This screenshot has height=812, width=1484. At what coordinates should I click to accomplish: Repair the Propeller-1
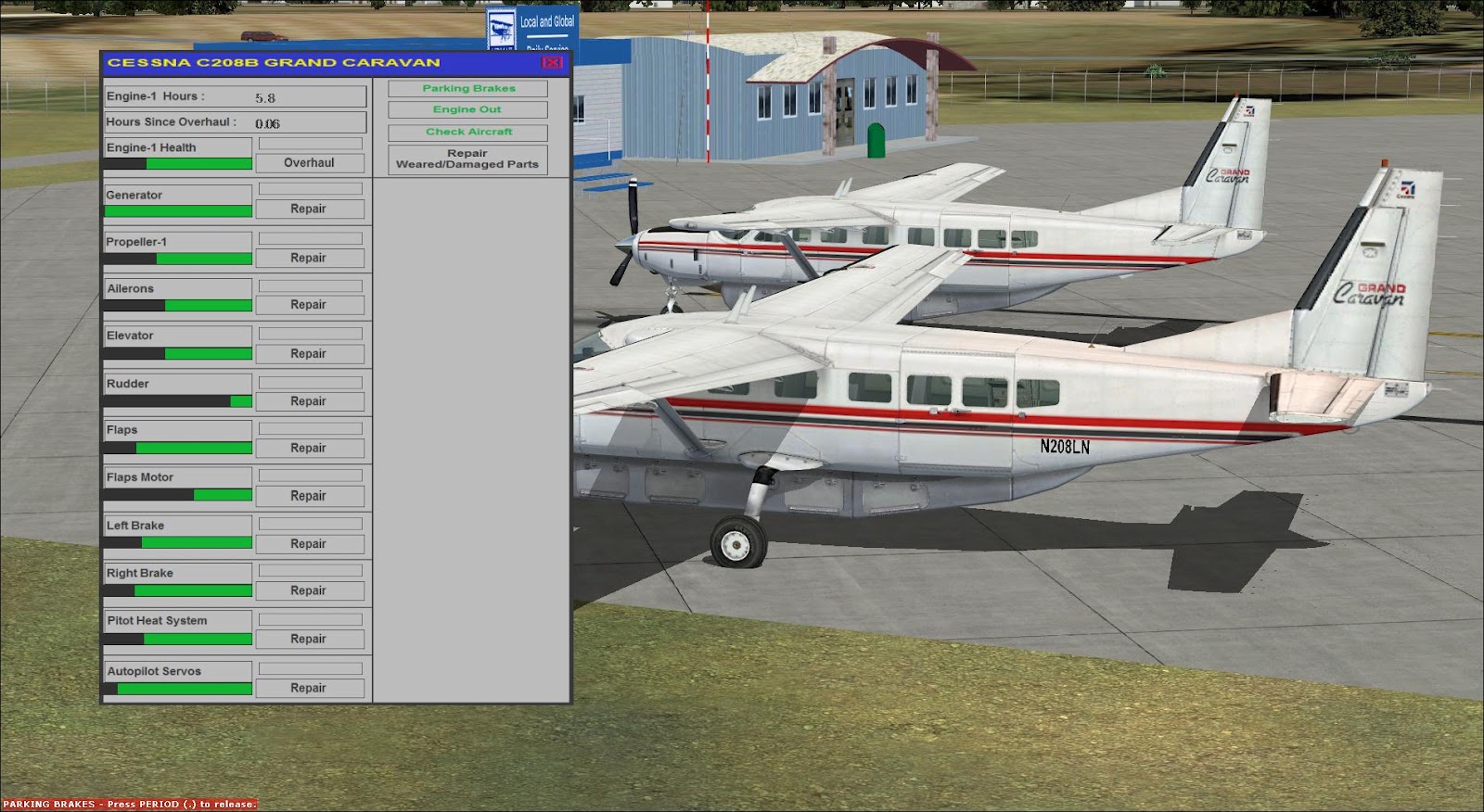(x=311, y=257)
